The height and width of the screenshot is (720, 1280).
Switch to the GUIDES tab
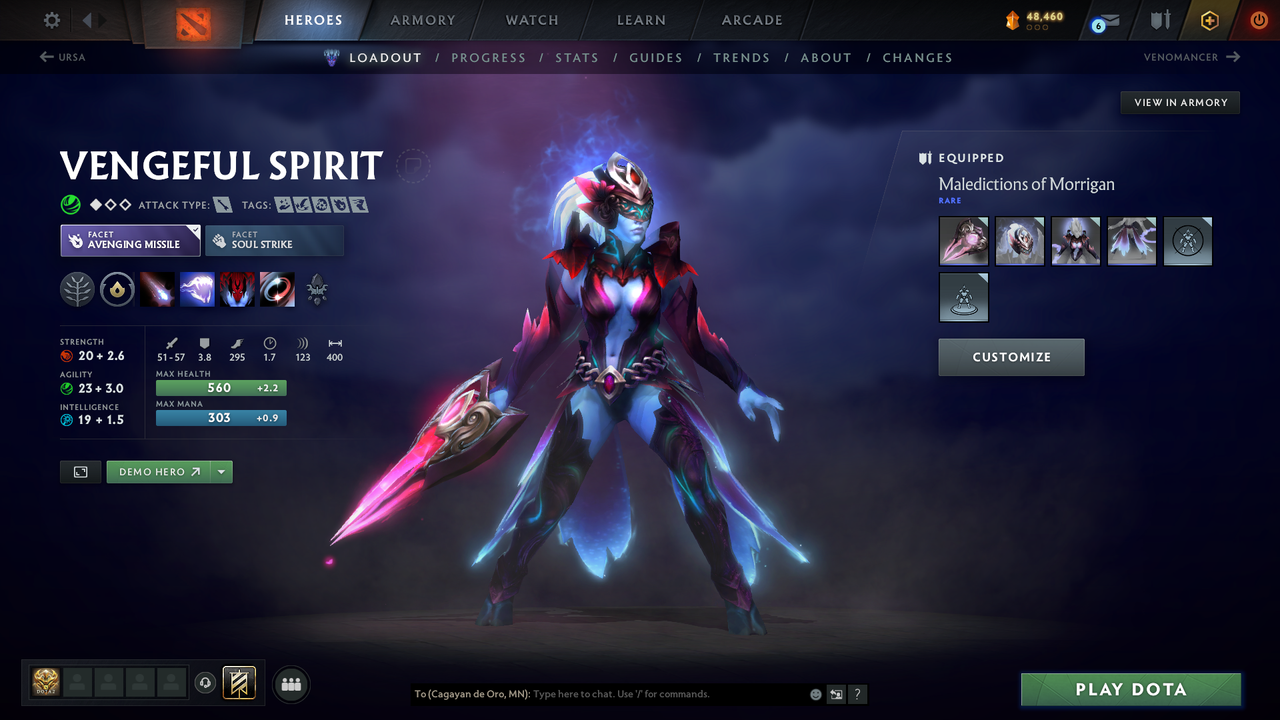point(656,57)
